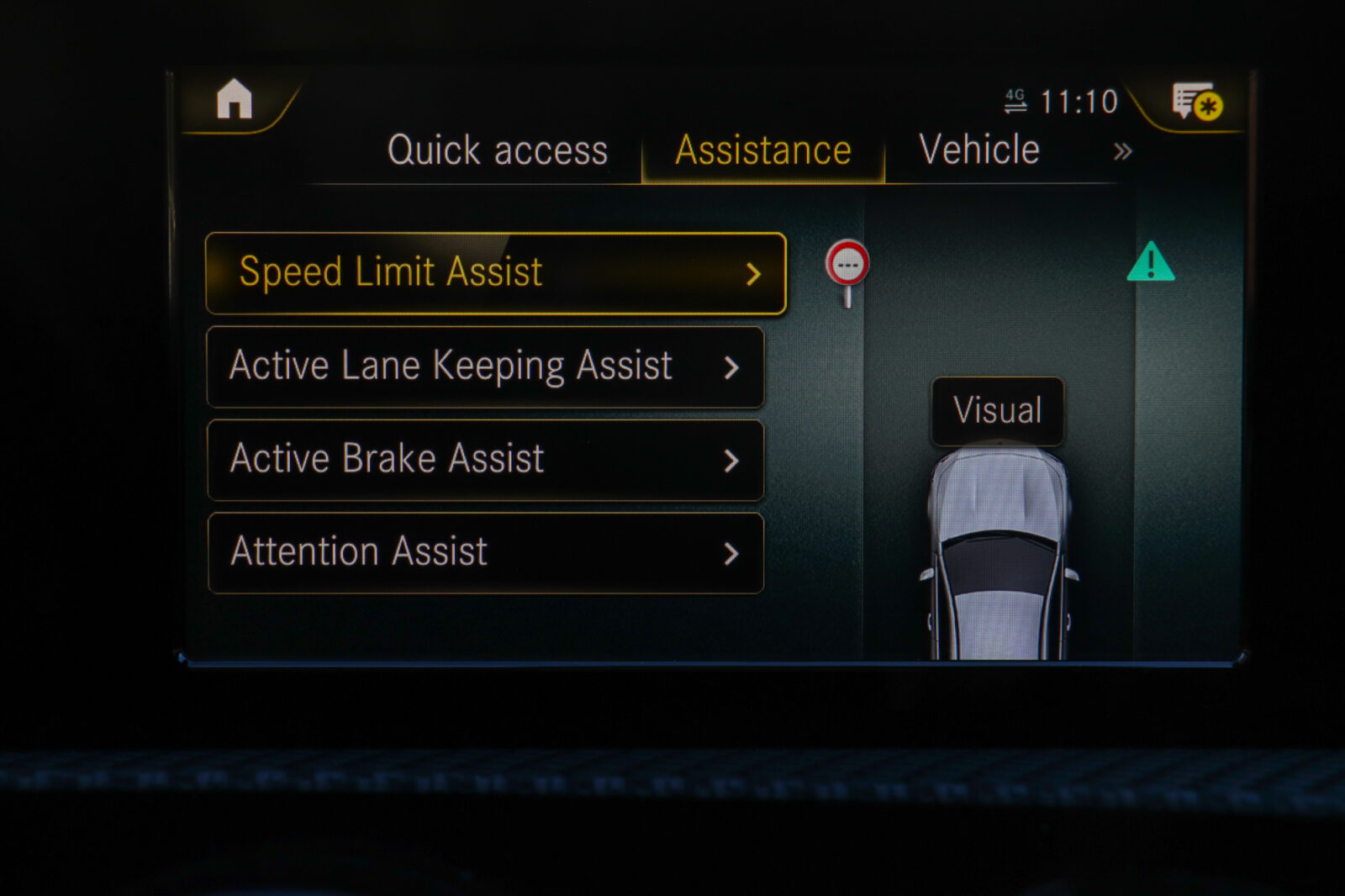Switch to the Quick access tab
The width and height of the screenshot is (1345, 896).
497,151
